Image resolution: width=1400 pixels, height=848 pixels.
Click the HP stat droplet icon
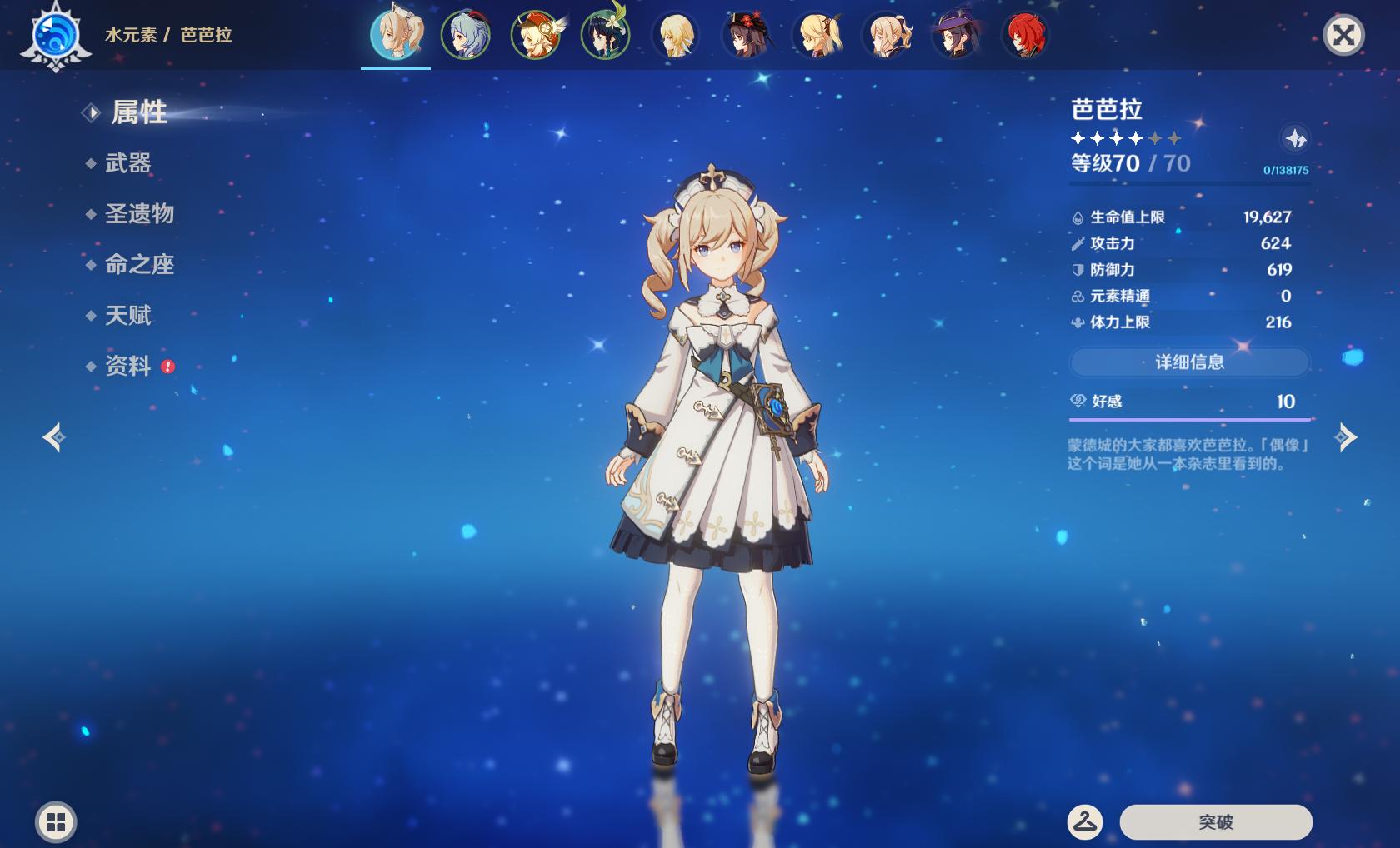[1077, 216]
